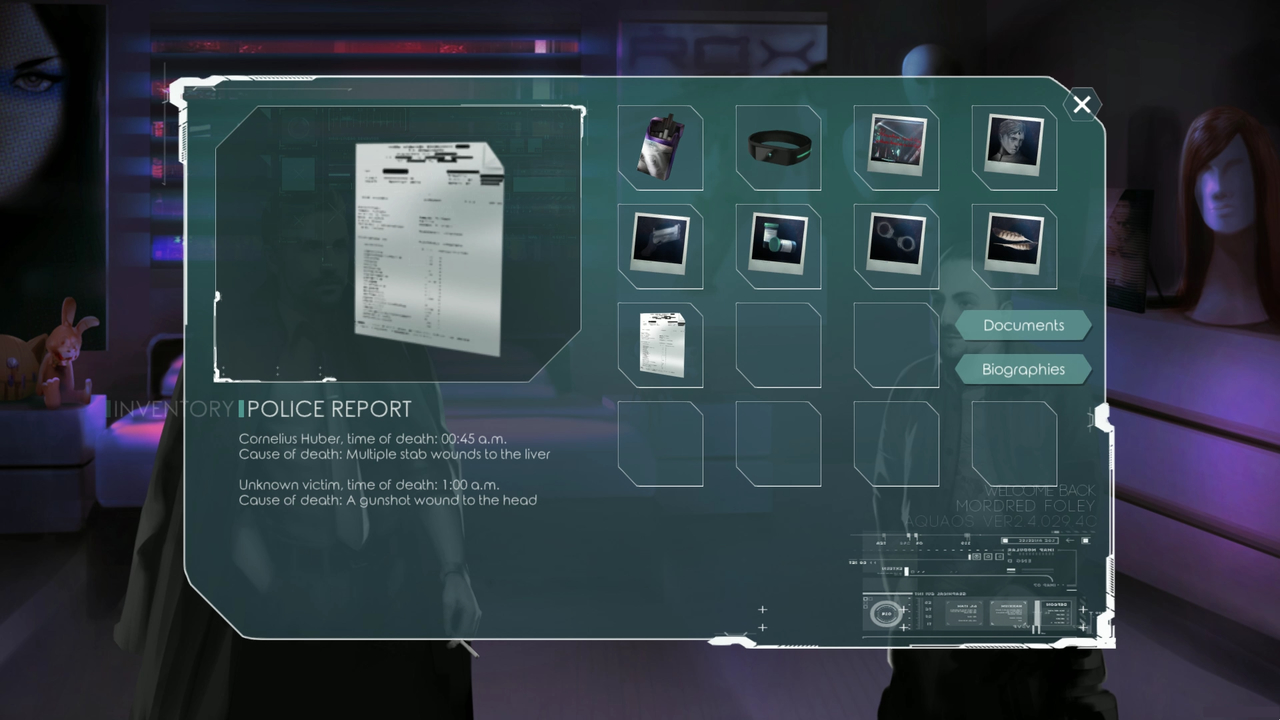The image size is (1280, 720).
Task: Open the feather photo item
Action: [1014, 246]
